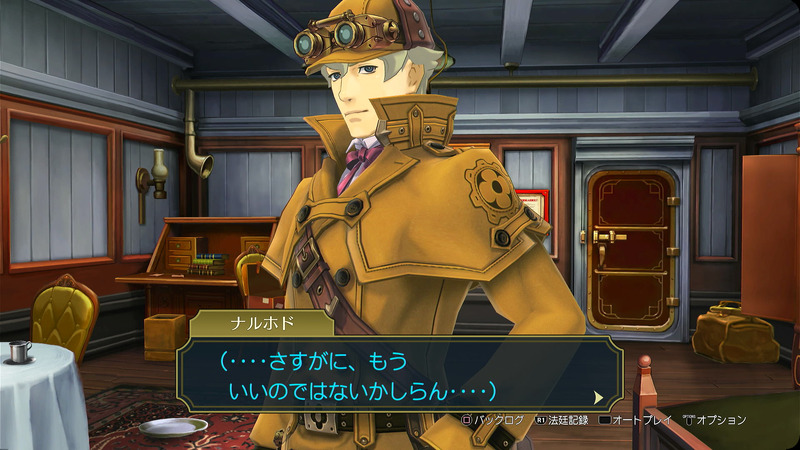Open the 法廷記録 court record

564,421
